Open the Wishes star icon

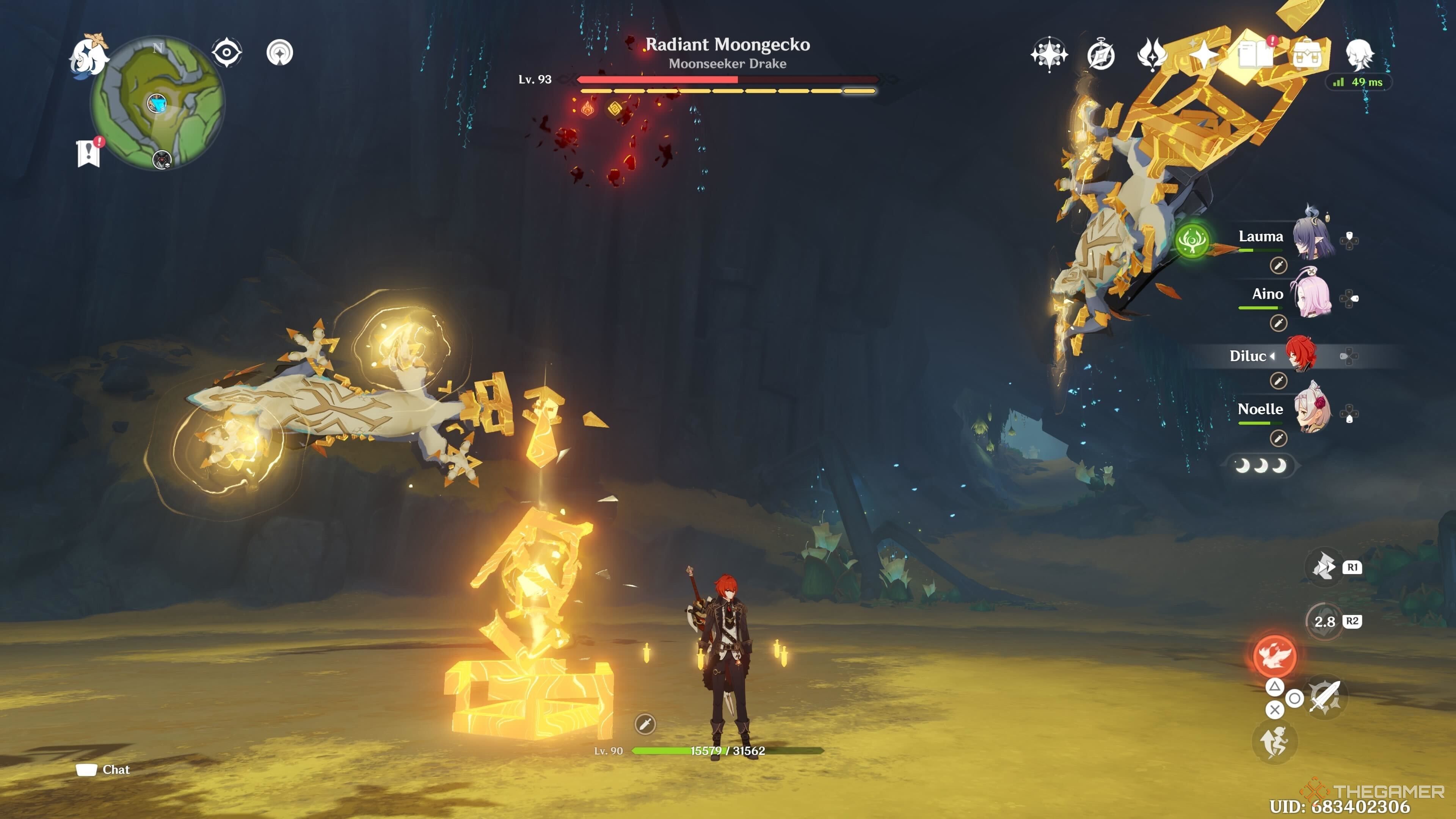point(1049,55)
